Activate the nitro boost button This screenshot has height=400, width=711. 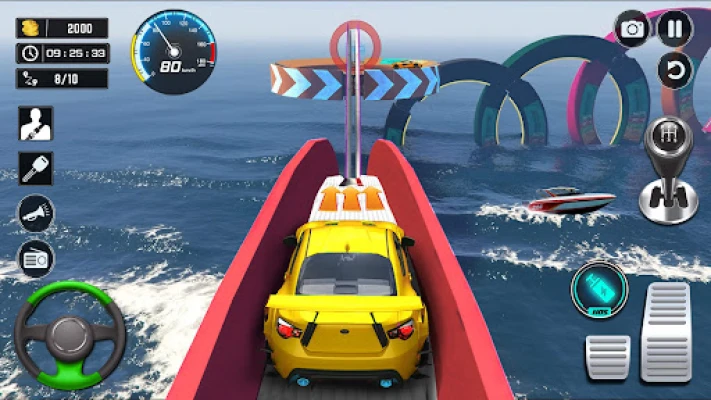pyautogui.click(x=598, y=291)
